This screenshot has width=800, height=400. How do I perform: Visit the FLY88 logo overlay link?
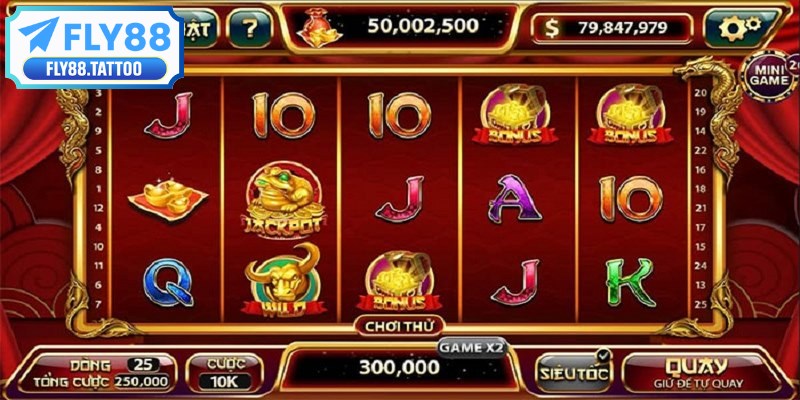click(x=95, y=47)
